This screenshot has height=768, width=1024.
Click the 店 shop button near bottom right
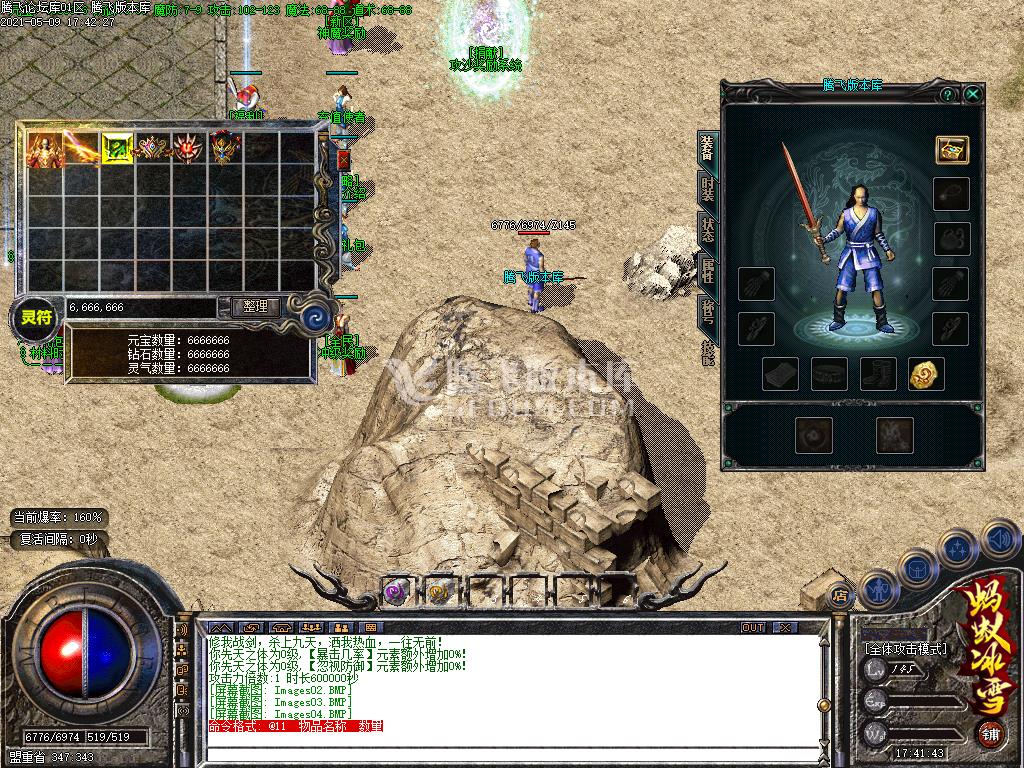[839, 596]
